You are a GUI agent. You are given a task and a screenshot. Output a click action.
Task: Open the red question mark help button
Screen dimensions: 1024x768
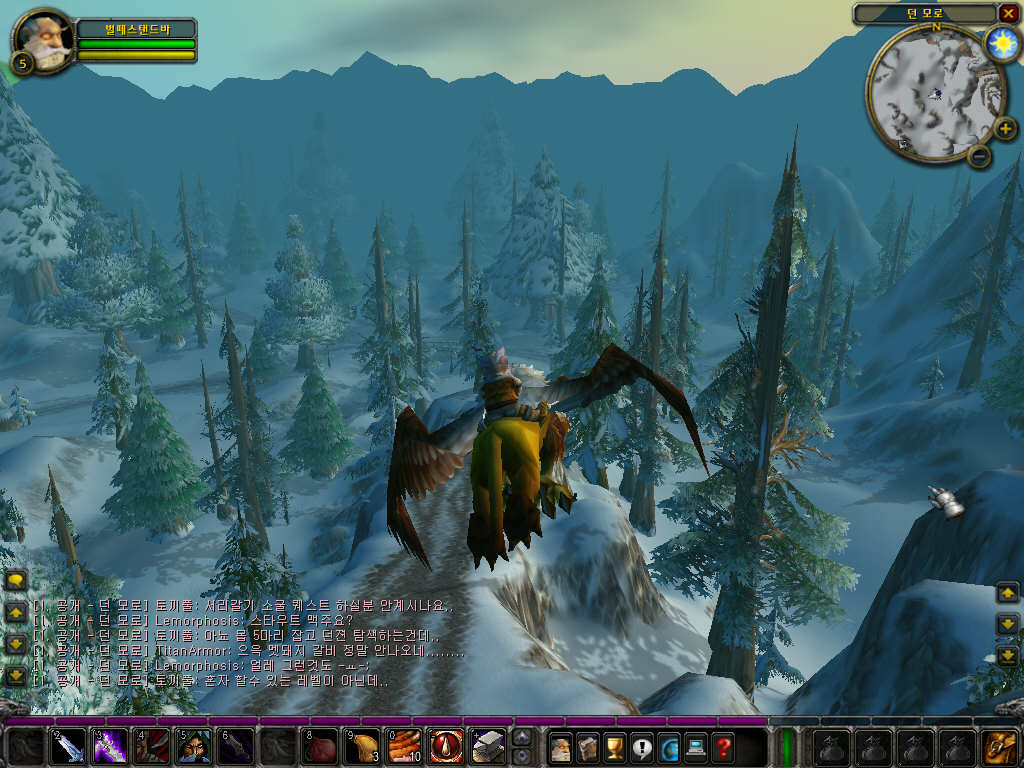723,747
